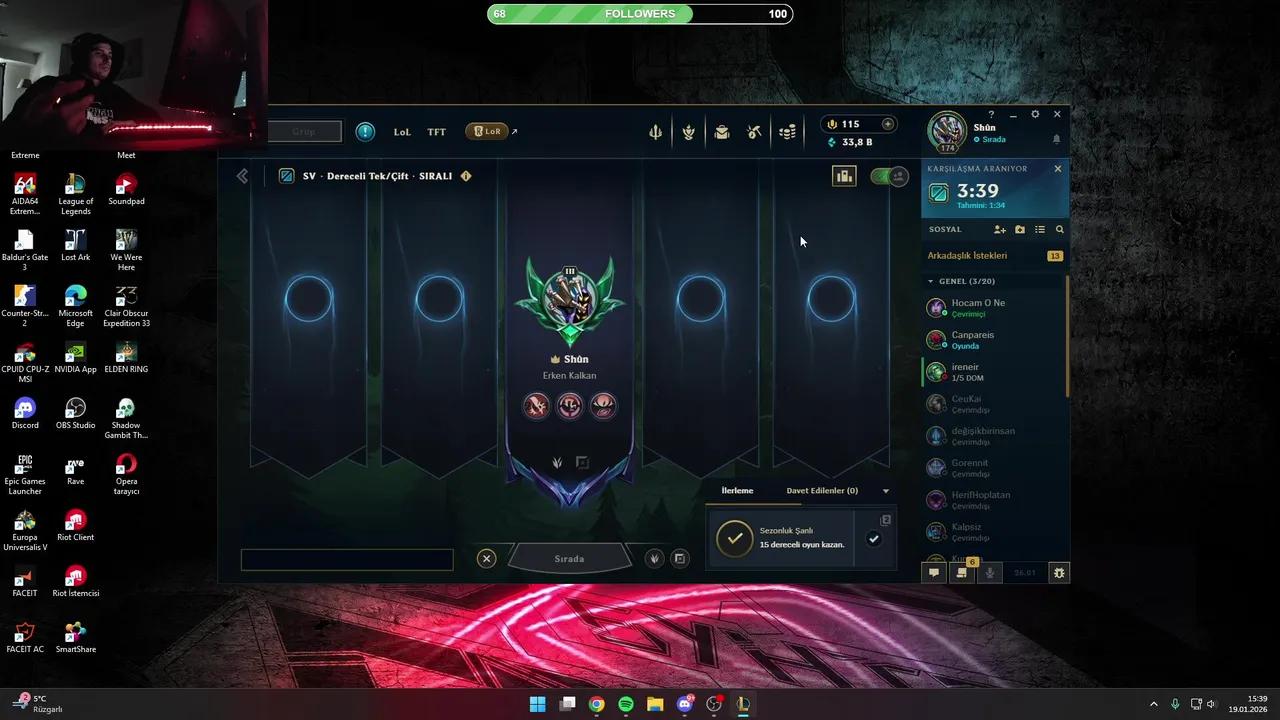Image resolution: width=1280 pixels, height=720 pixels.
Task: Open friend search in the Sosyal panel
Action: (x=1060, y=229)
